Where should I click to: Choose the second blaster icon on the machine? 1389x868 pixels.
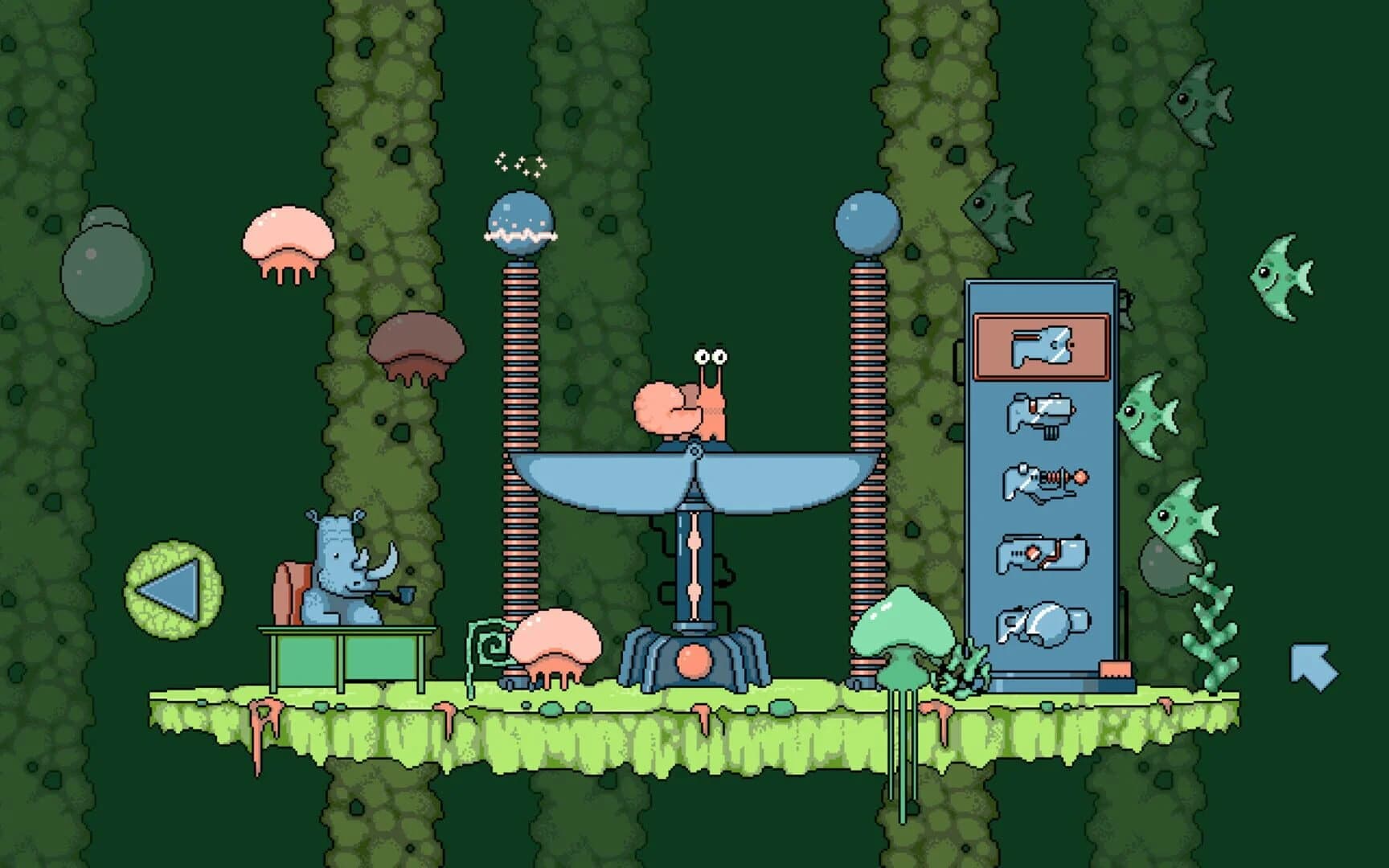(x=1042, y=414)
